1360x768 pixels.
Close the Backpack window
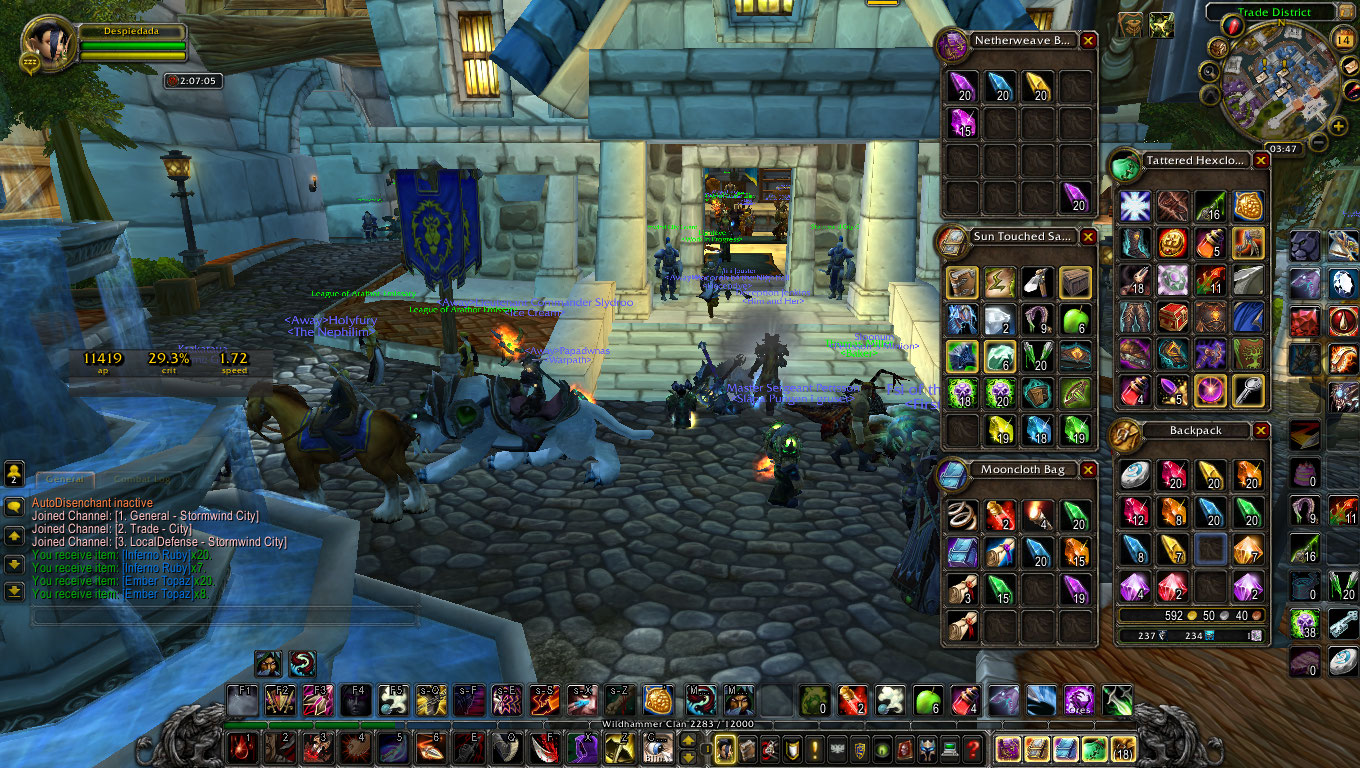tap(1261, 430)
